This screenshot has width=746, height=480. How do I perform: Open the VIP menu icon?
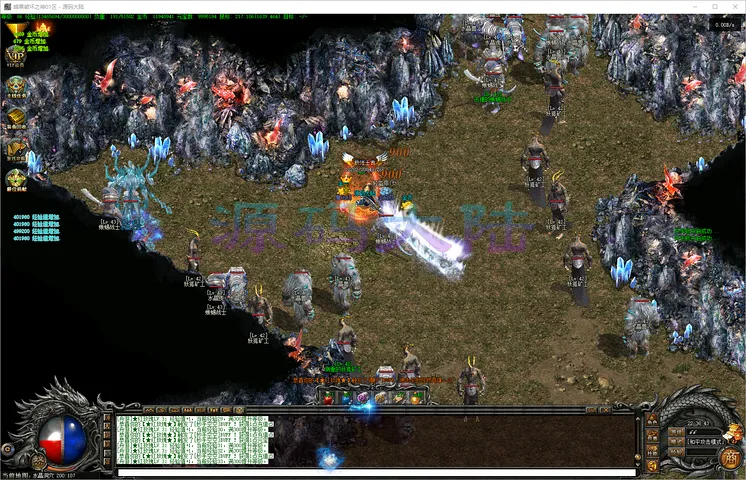tap(15, 55)
